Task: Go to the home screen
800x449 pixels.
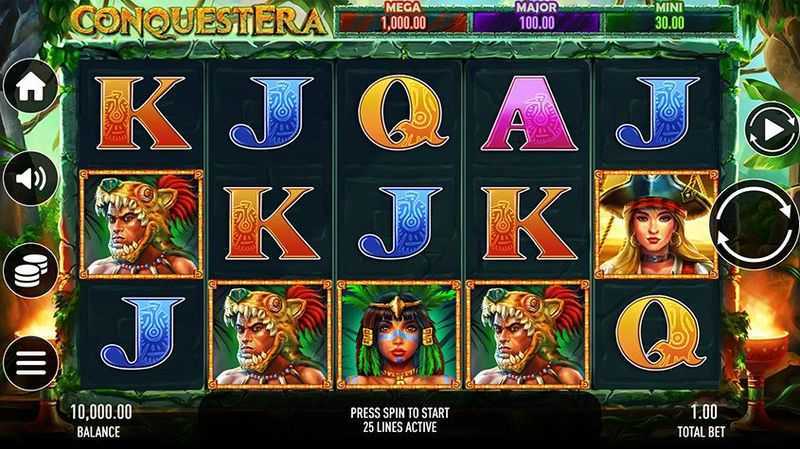Action: pyautogui.click(x=30, y=87)
